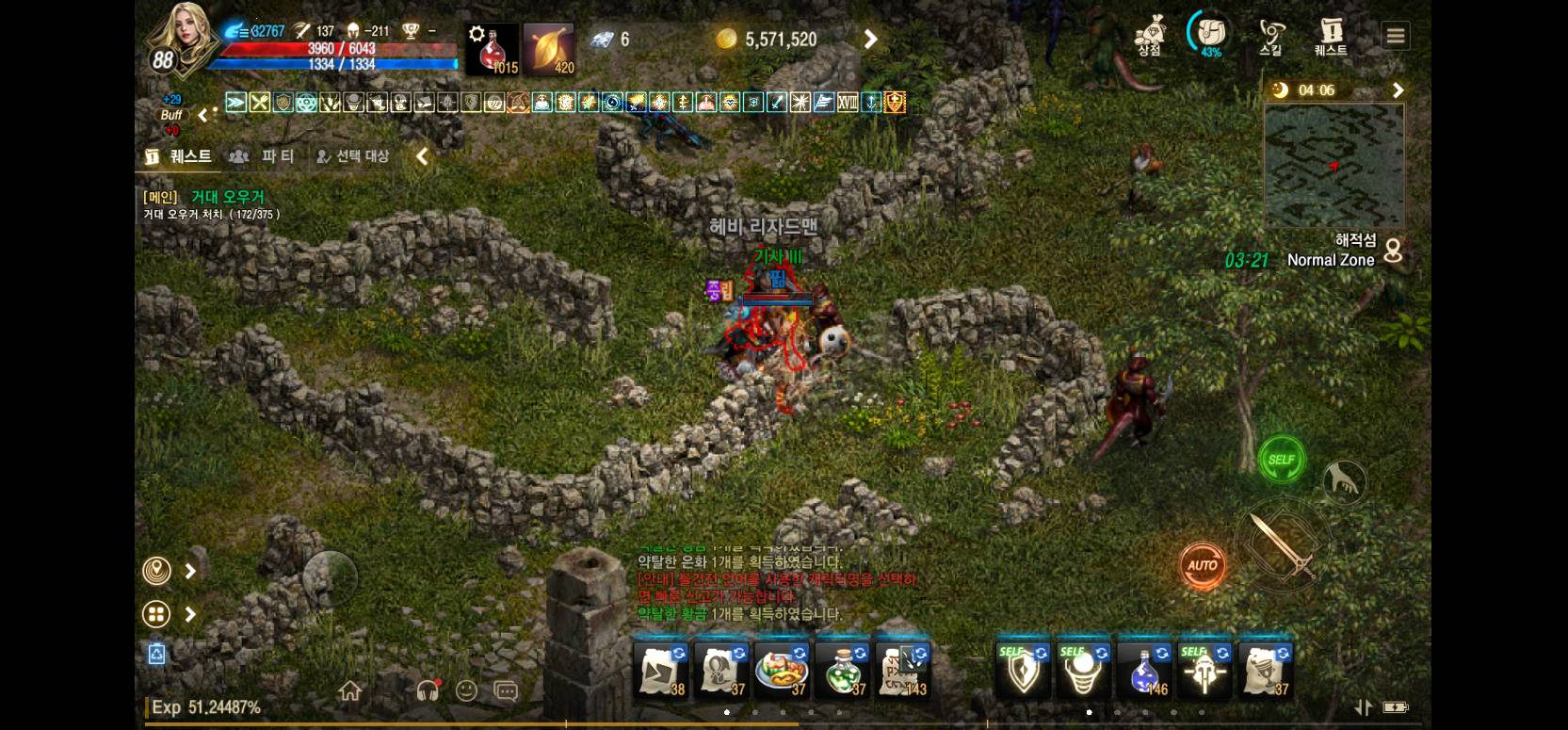The width and height of the screenshot is (1568, 730).
Task: Open the 상점 shop
Action: point(1149,36)
